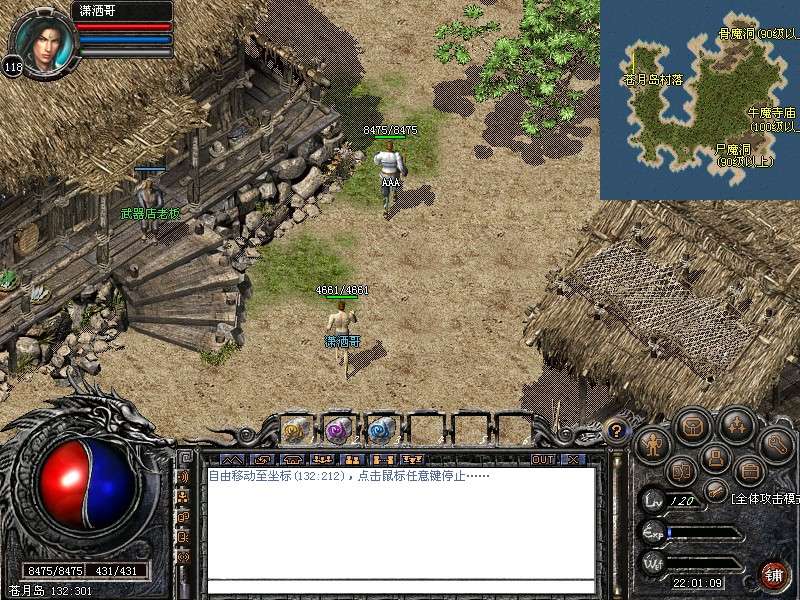Use the yellow scroll in the quick slot
Viewport: 800px width, 600px height.
[295, 429]
